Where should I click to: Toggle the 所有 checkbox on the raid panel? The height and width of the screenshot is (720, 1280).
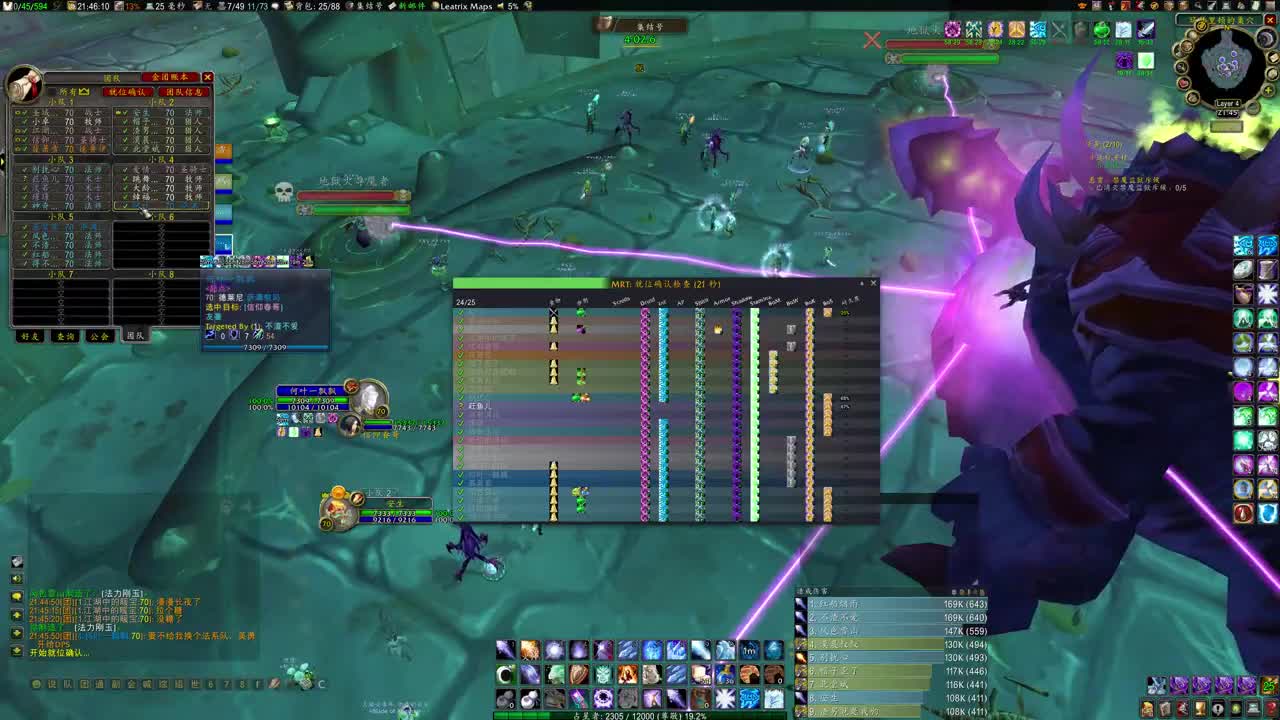tap(53, 90)
